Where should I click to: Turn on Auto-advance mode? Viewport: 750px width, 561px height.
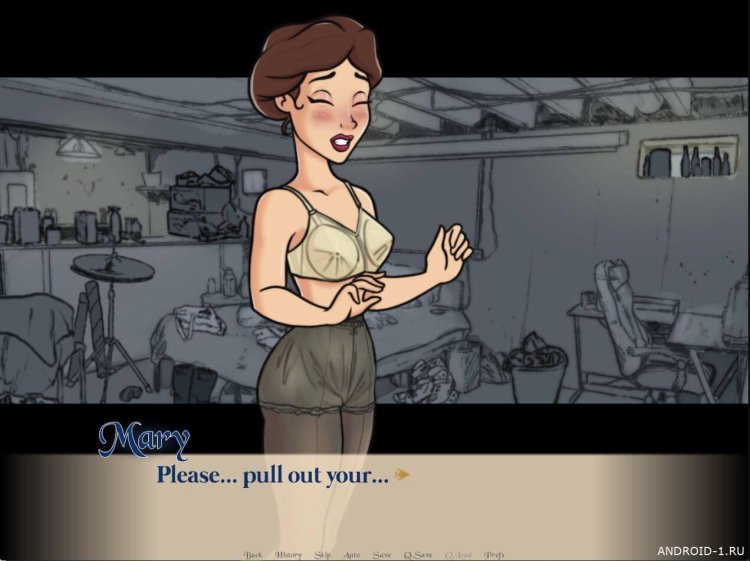click(352, 554)
